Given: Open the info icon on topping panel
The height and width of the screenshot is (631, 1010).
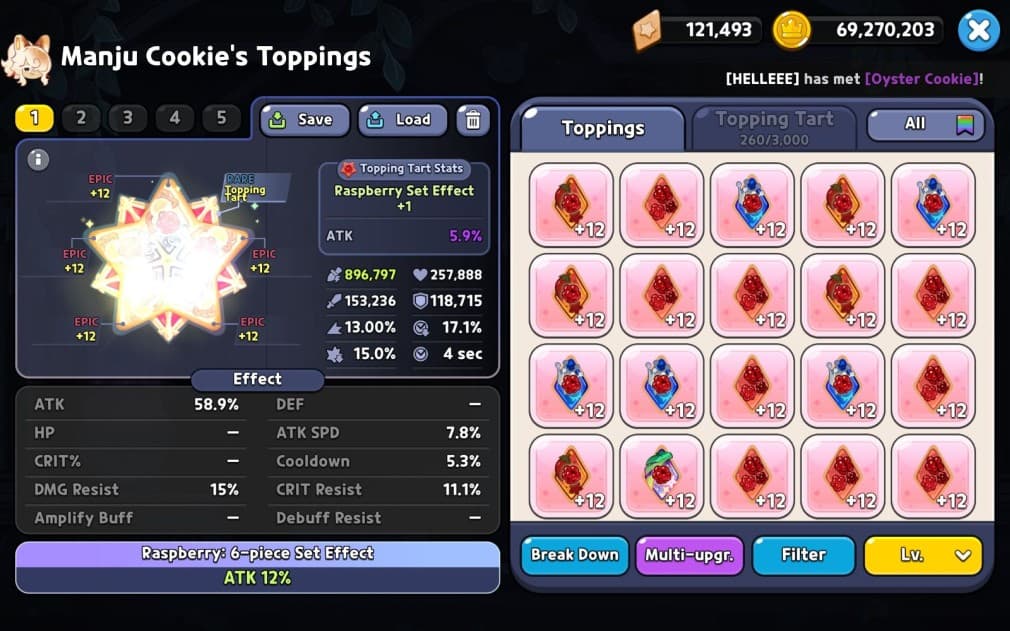Looking at the screenshot, I should click(x=38, y=159).
